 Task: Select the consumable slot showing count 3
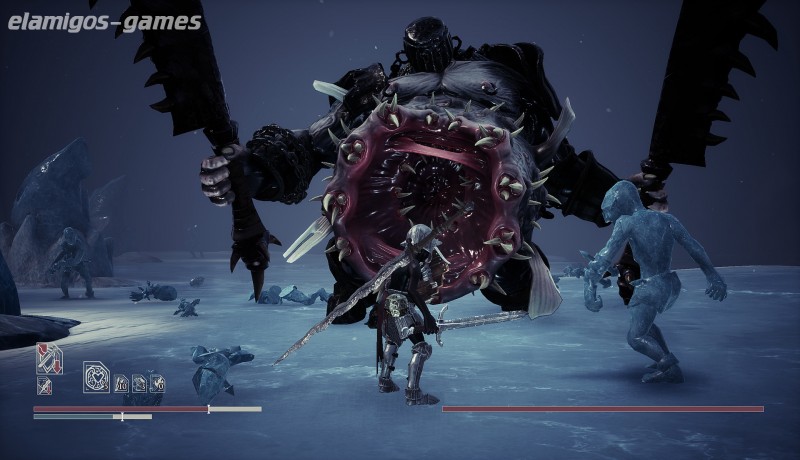(140, 382)
